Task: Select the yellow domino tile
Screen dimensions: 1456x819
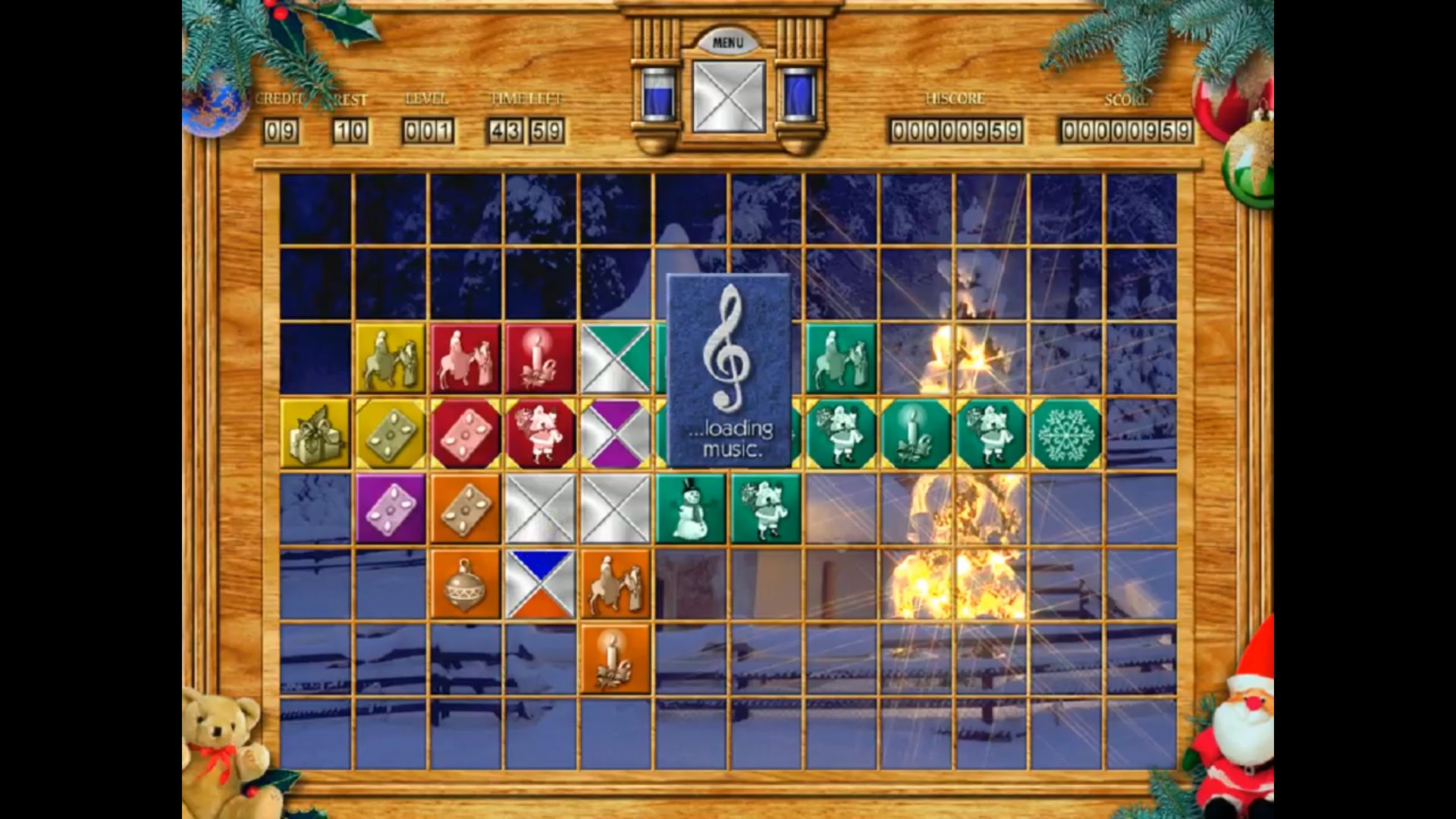Action: tap(391, 434)
